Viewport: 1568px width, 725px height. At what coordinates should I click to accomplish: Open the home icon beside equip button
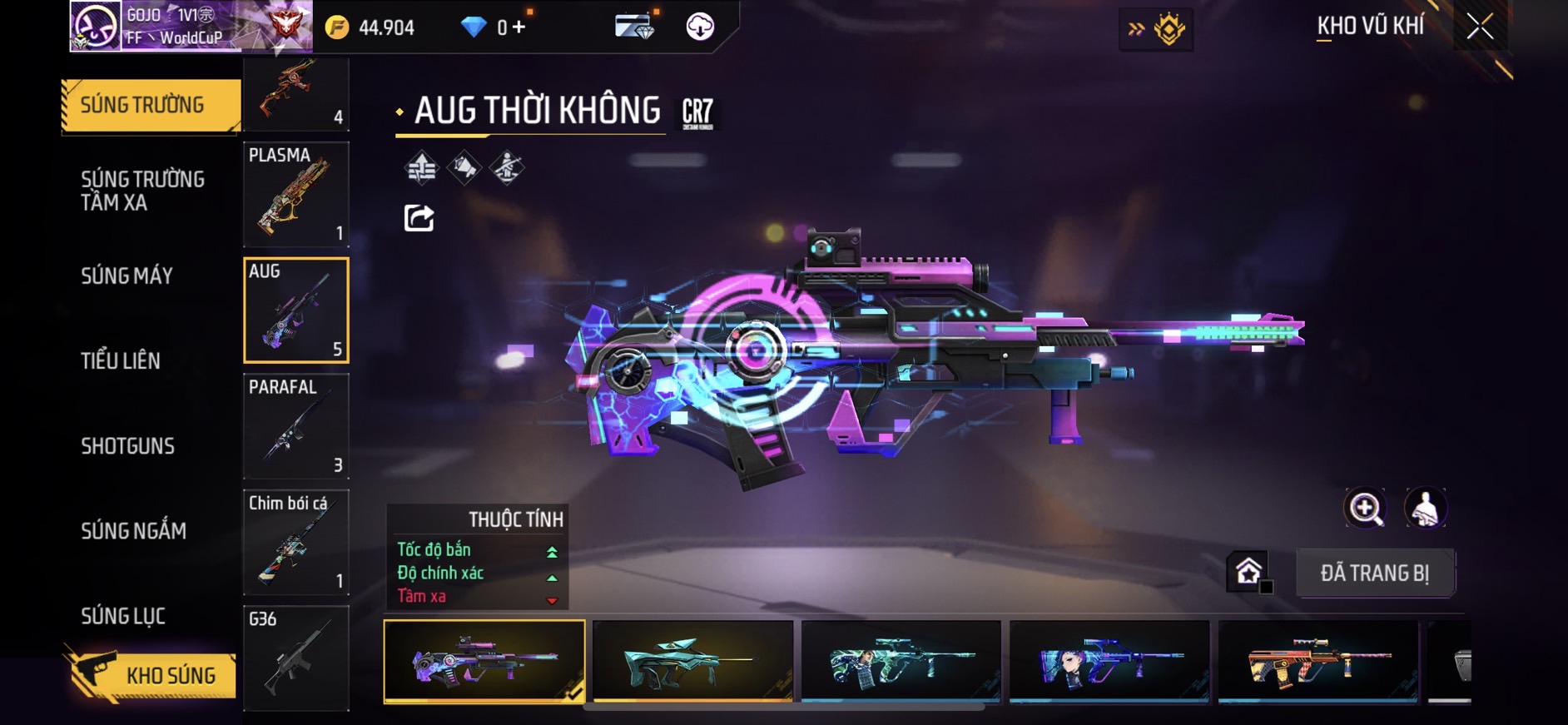point(1248,572)
